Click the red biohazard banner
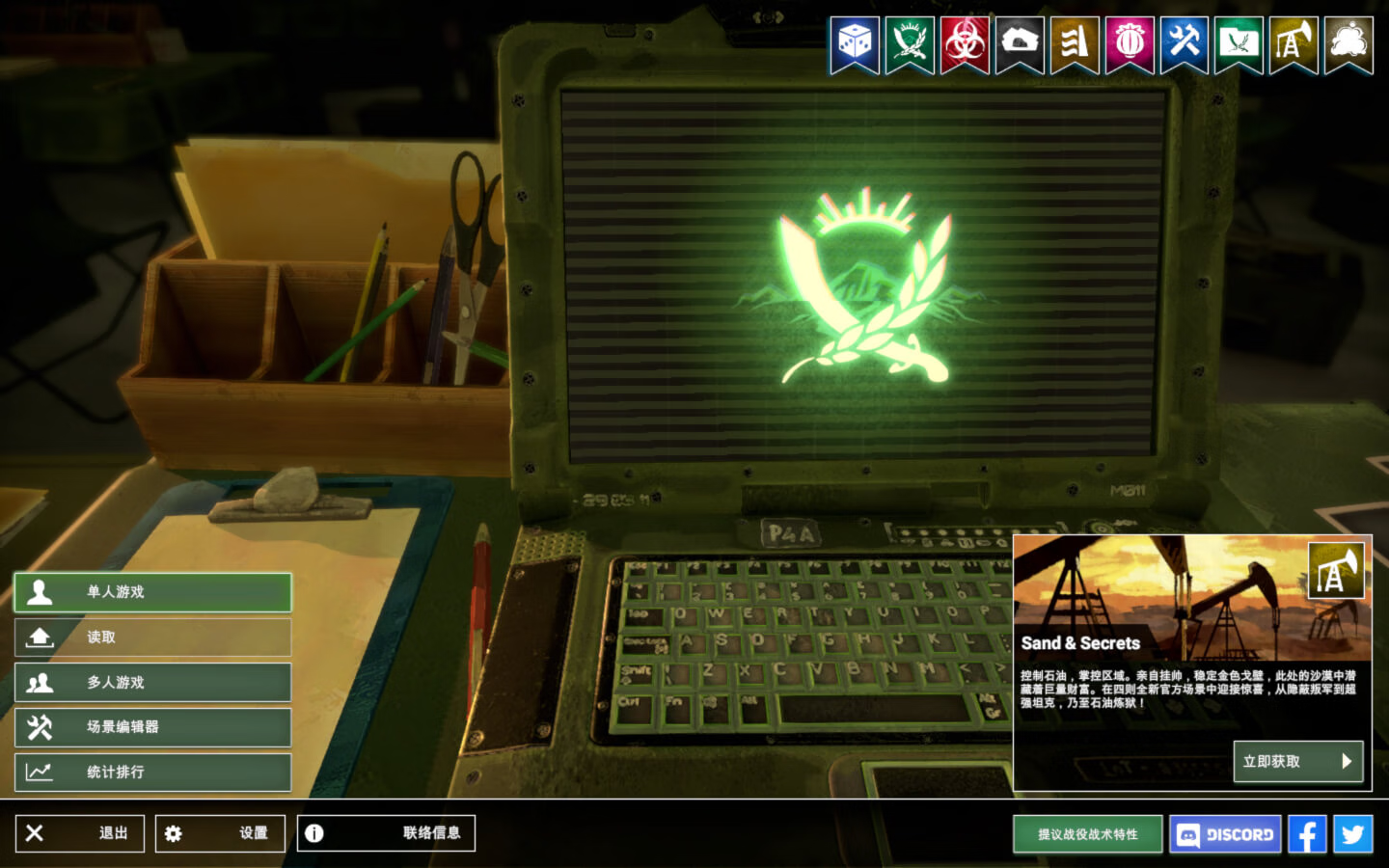Image resolution: width=1389 pixels, height=868 pixels. coord(965,43)
